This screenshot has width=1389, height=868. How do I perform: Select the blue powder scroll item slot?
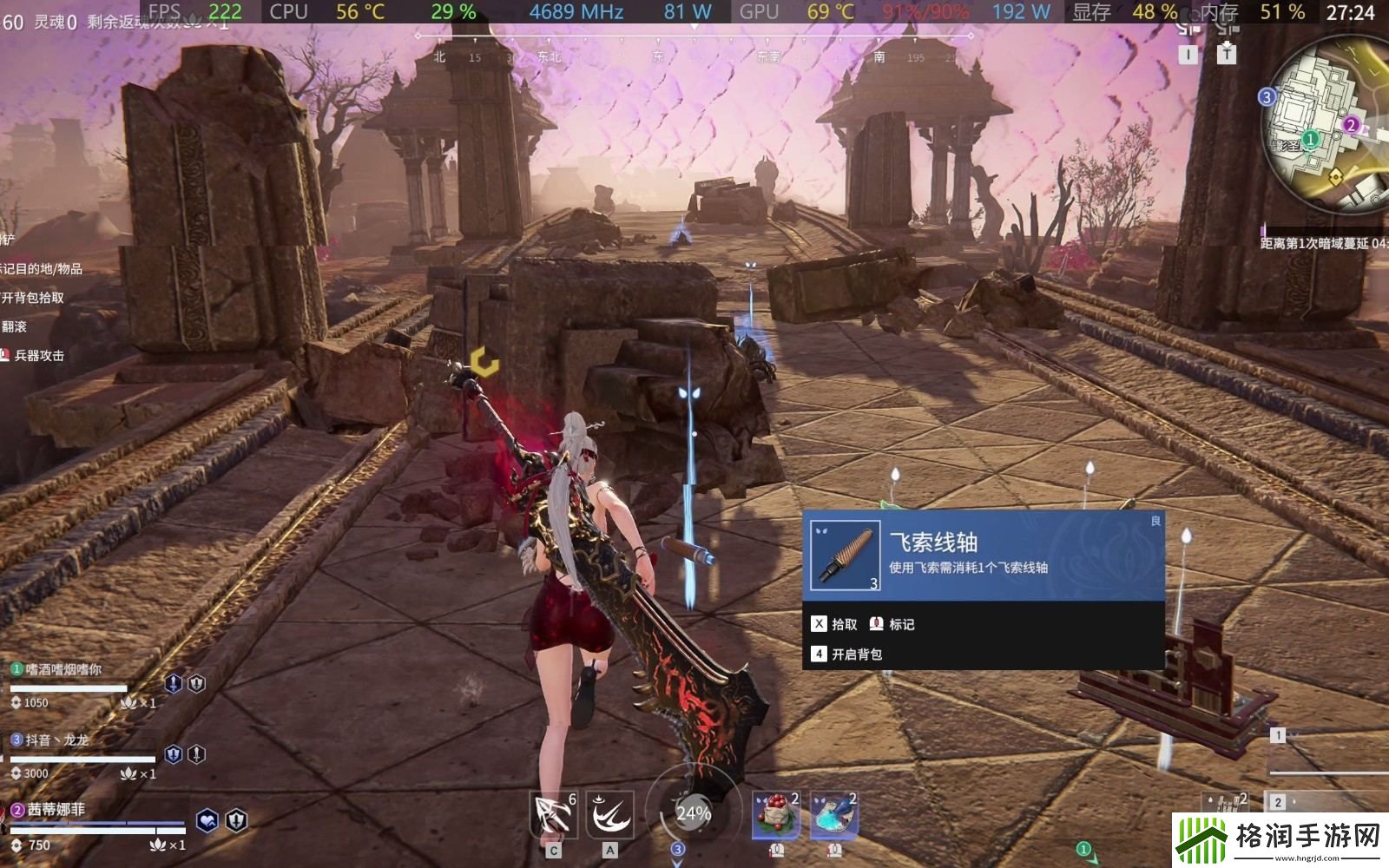click(x=833, y=816)
